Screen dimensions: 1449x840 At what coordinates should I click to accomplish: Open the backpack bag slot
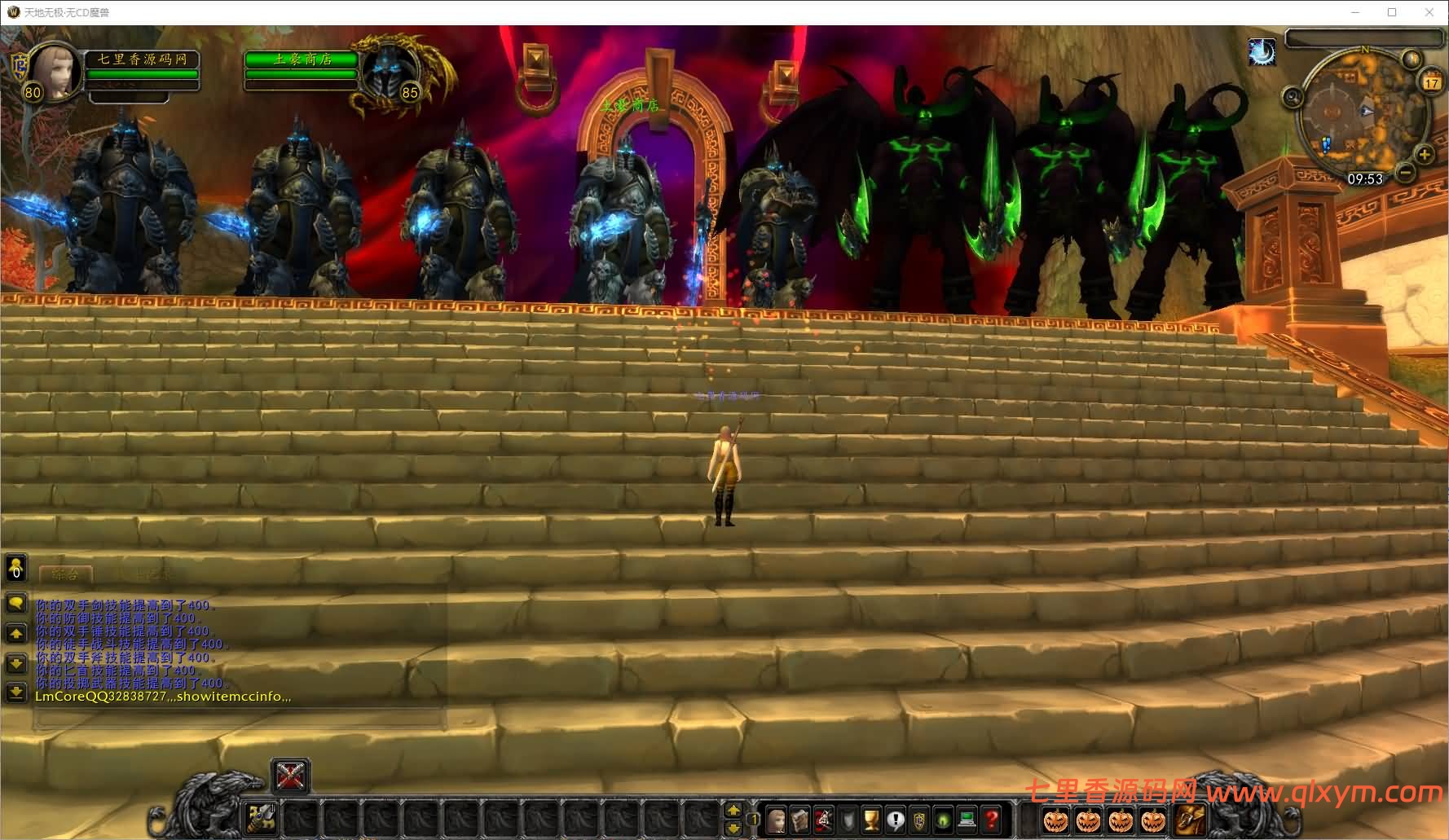1190,818
